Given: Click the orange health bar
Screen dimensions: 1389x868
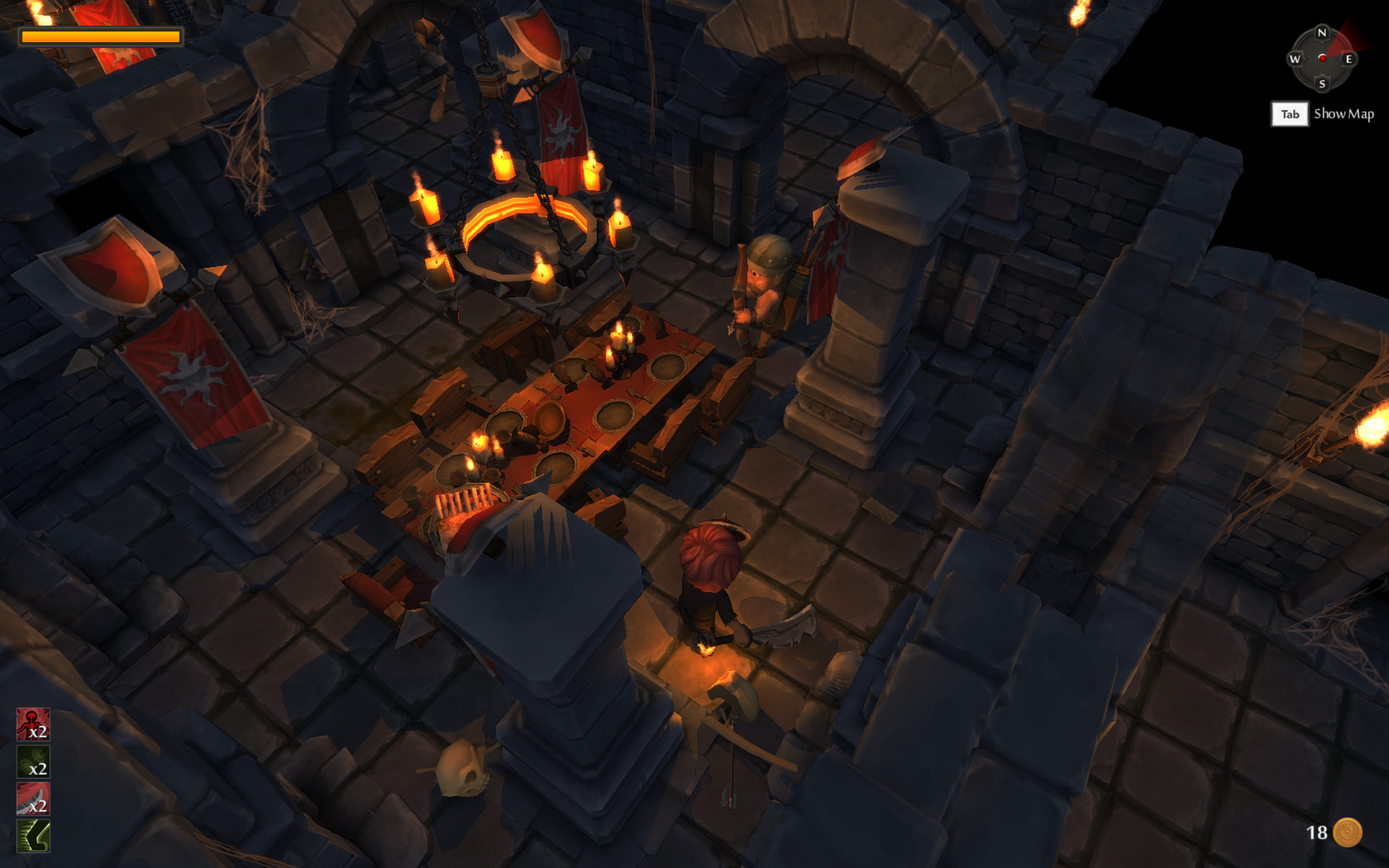Looking at the screenshot, I should pyautogui.click(x=99, y=36).
